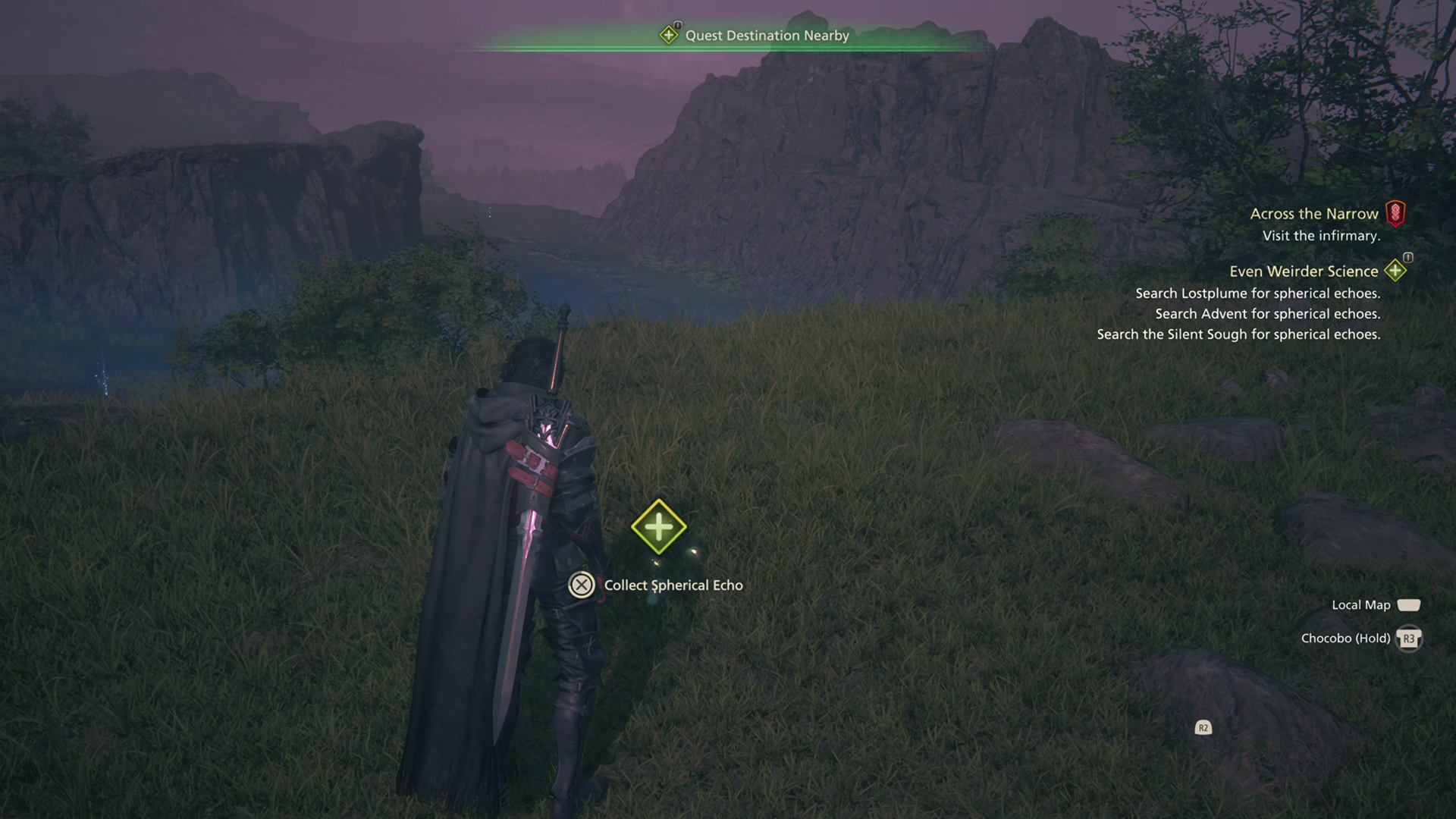
Task: Select the Quest Destination Nearby banner
Action: 766,36
